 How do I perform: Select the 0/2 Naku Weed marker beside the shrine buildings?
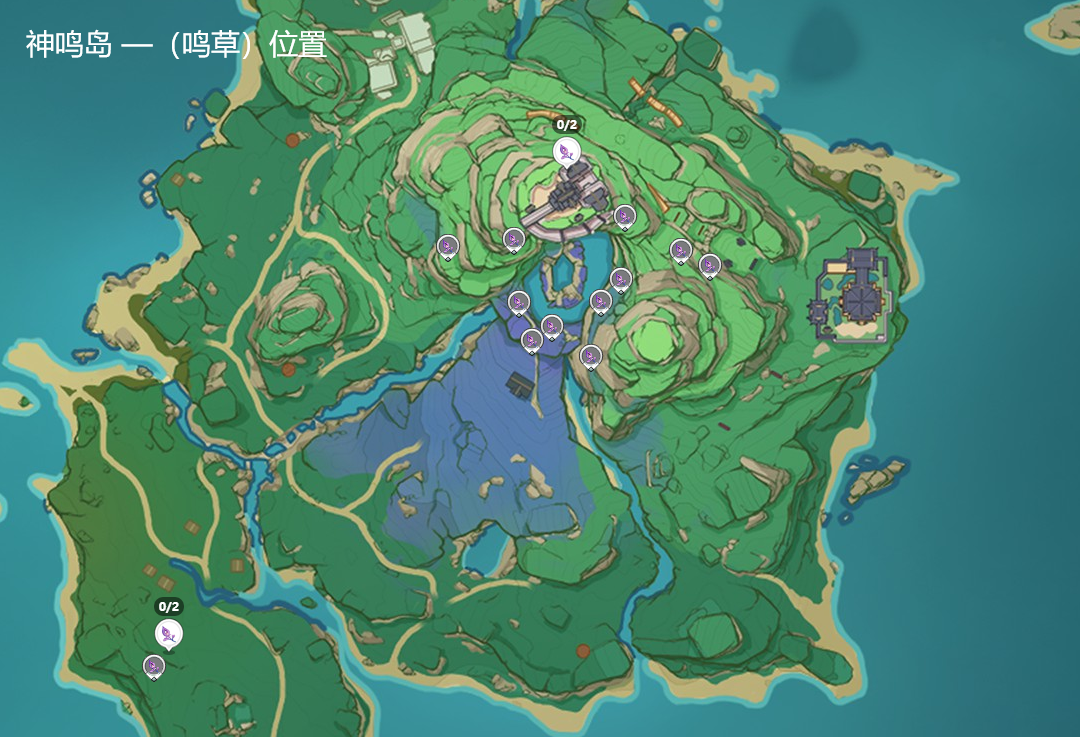[567, 151]
